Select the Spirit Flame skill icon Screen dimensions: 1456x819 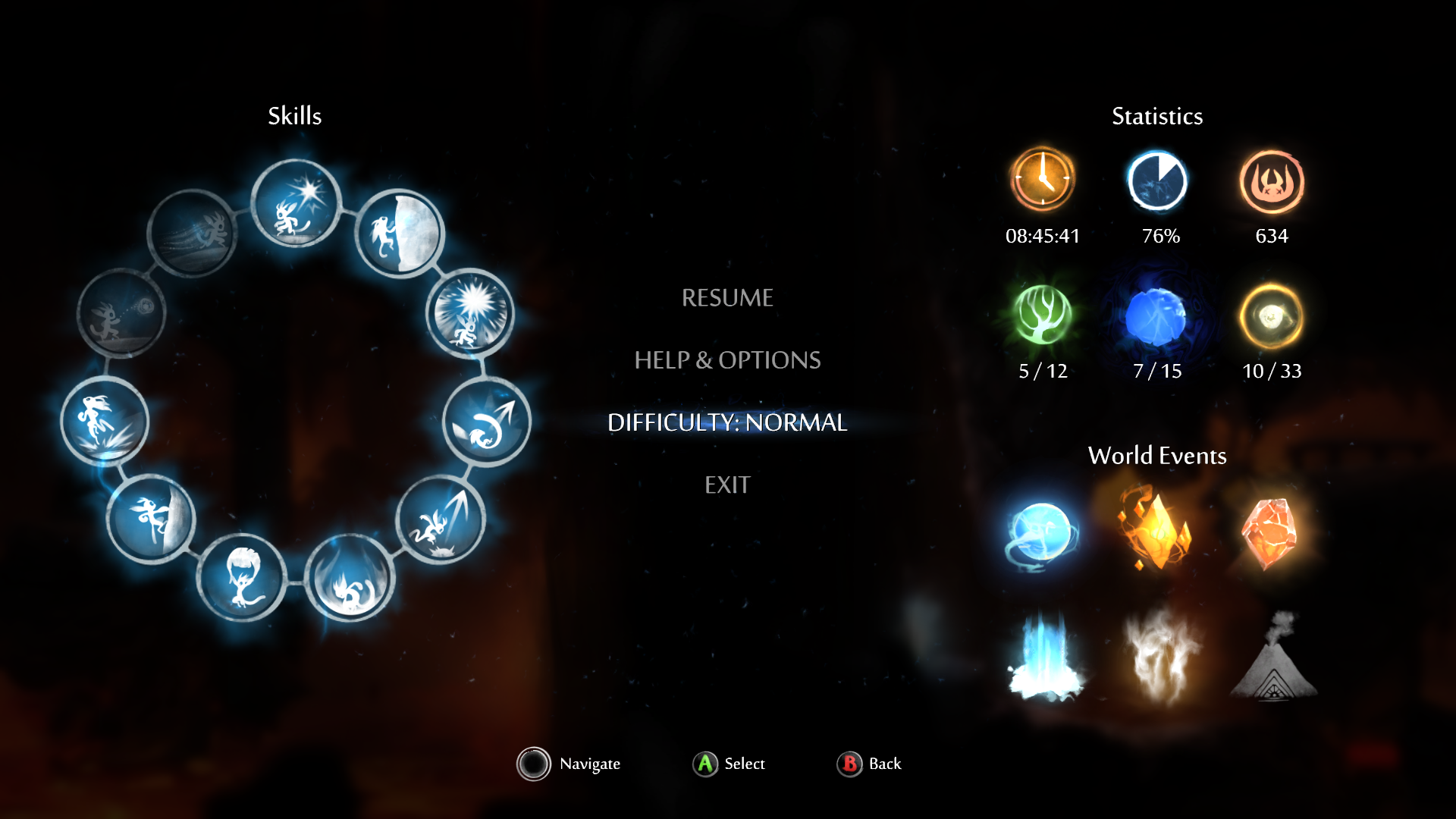[296, 203]
